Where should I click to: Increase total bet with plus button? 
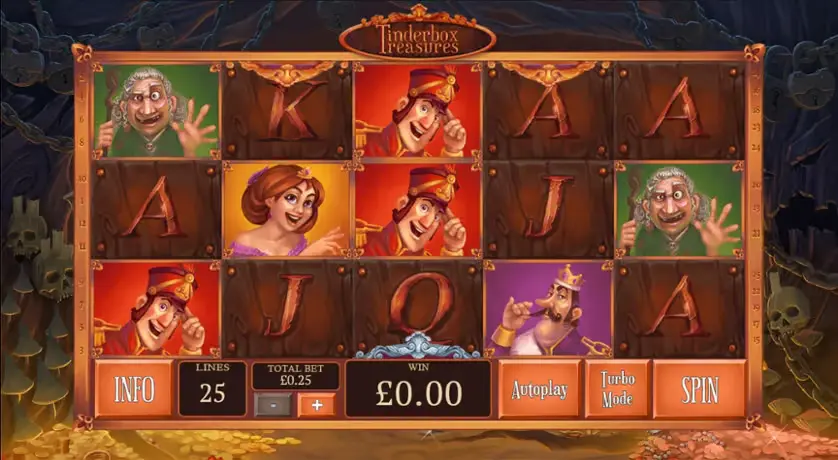(317, 404)
